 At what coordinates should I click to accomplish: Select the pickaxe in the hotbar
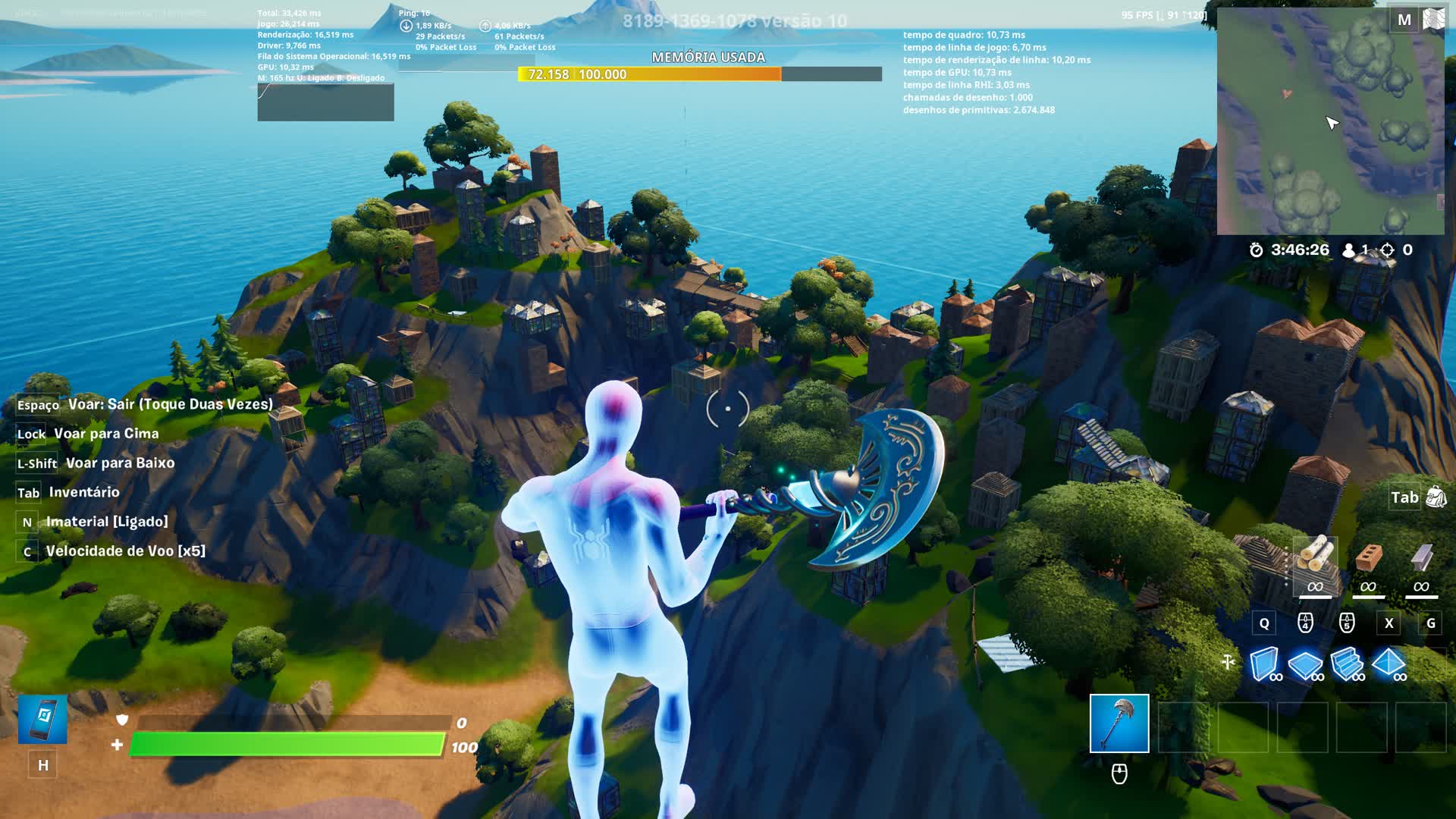[x=1120, y=724]
